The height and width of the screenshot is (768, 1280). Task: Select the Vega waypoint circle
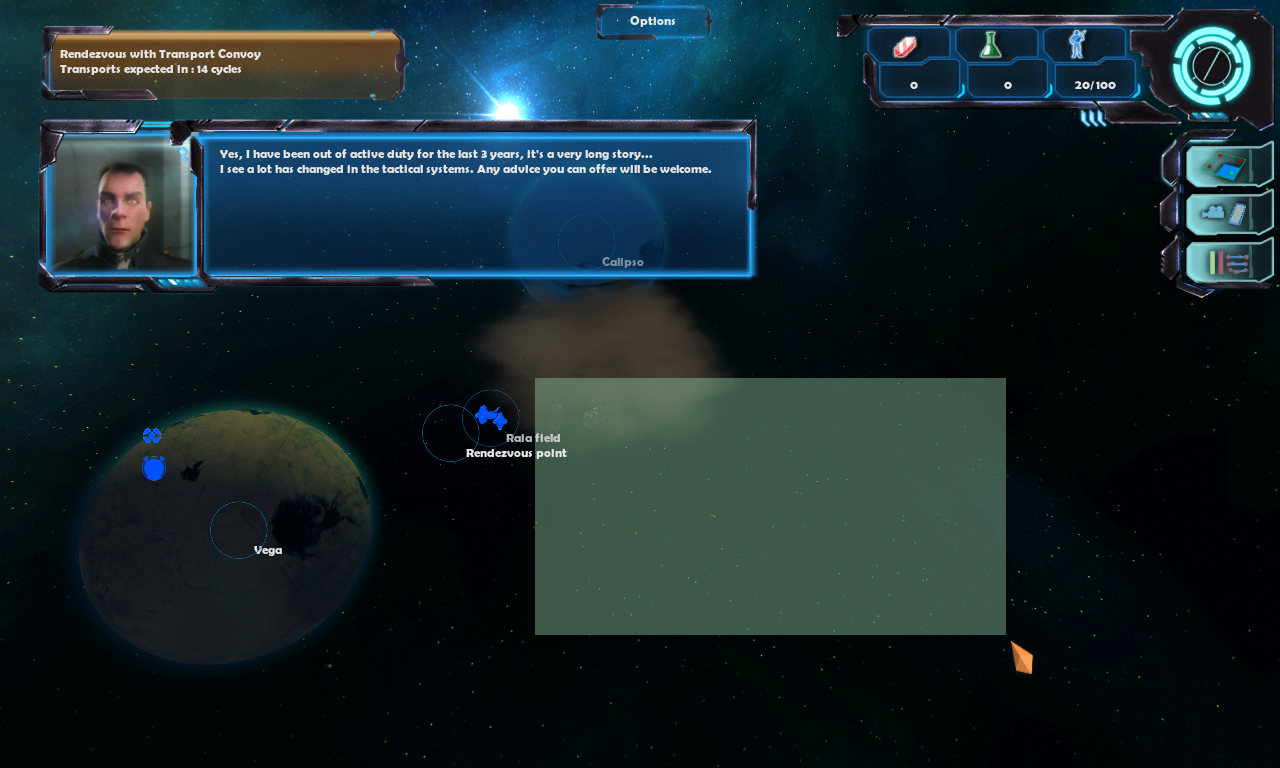(x=238, y=530)
